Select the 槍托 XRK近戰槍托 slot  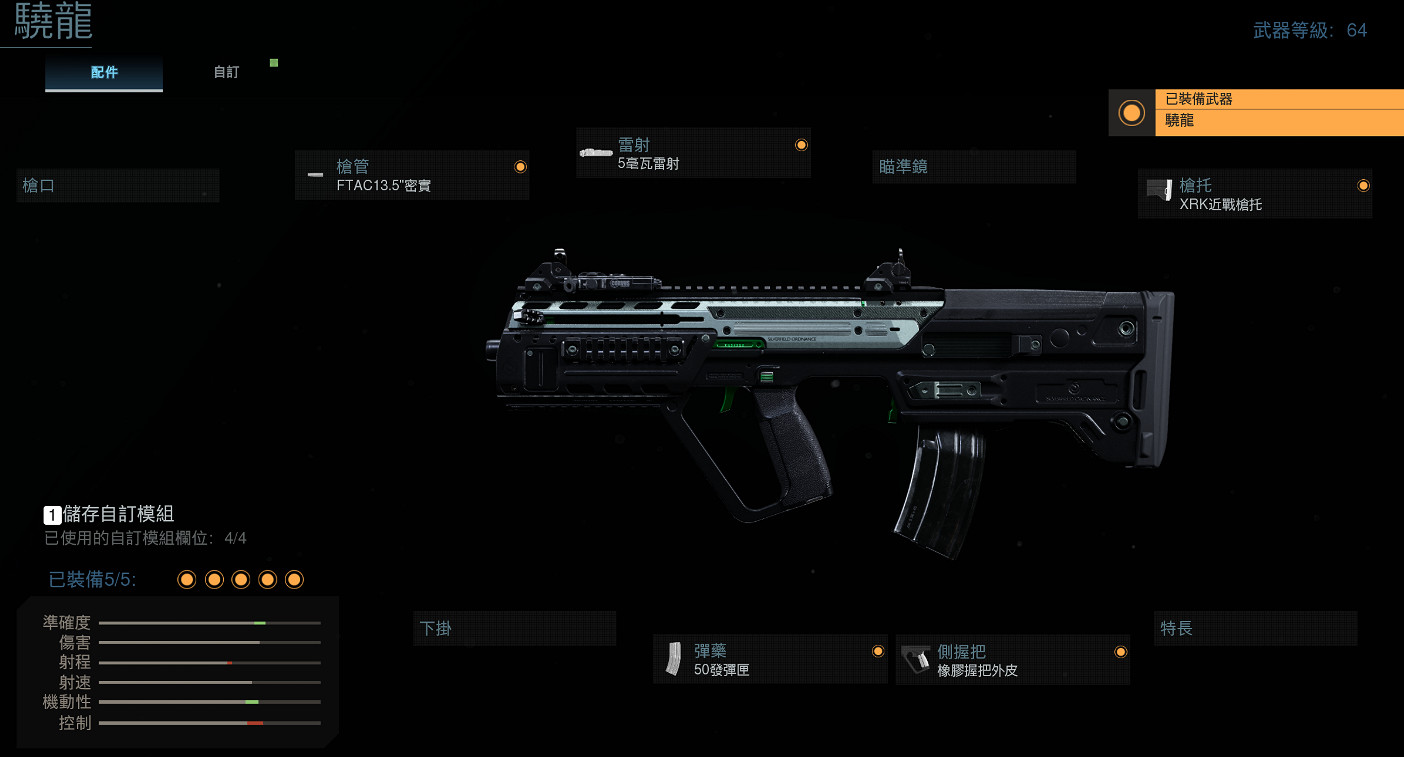point(1255,194)
